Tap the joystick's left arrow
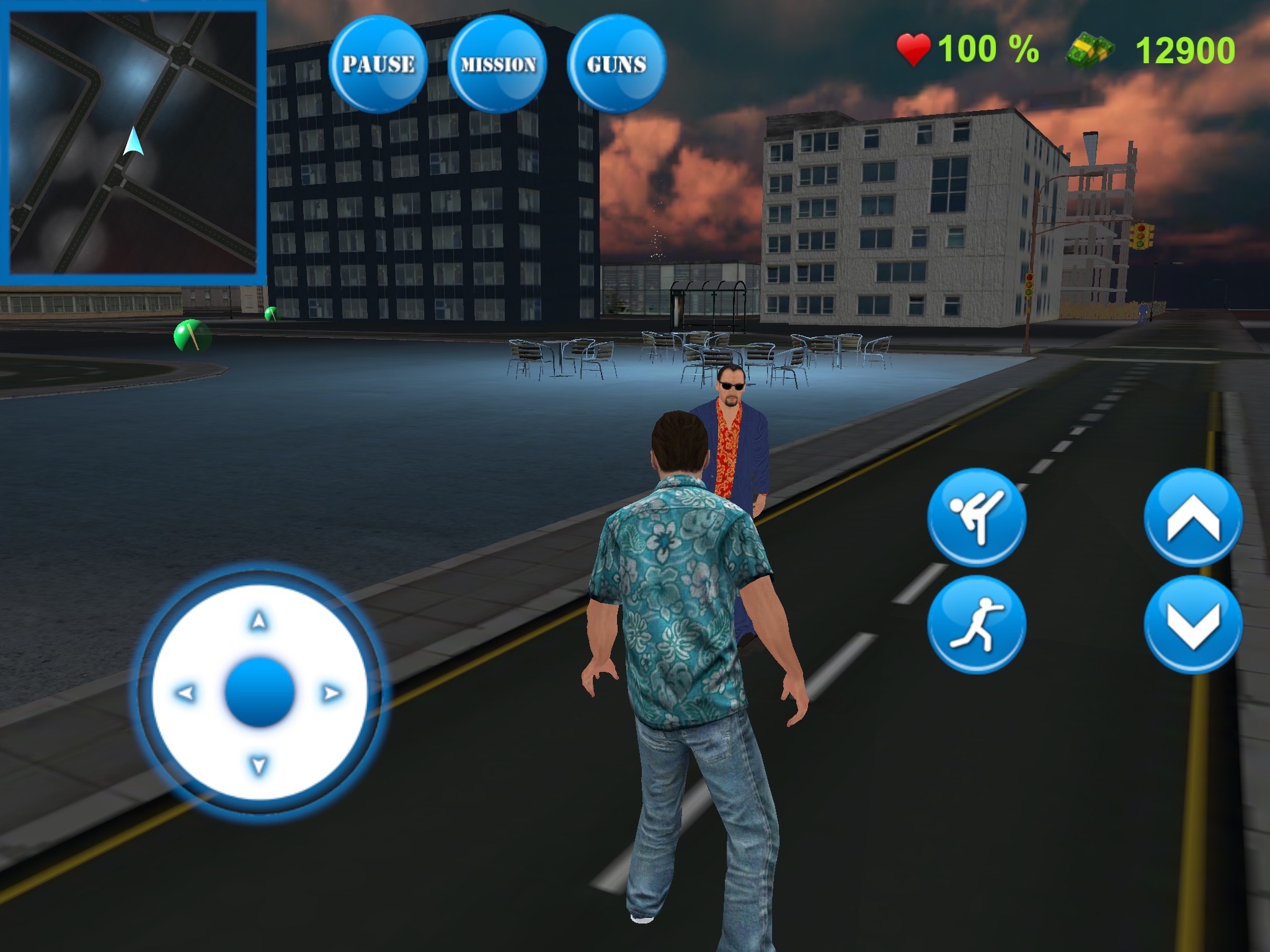1270x952 pixels. point(185,692)
